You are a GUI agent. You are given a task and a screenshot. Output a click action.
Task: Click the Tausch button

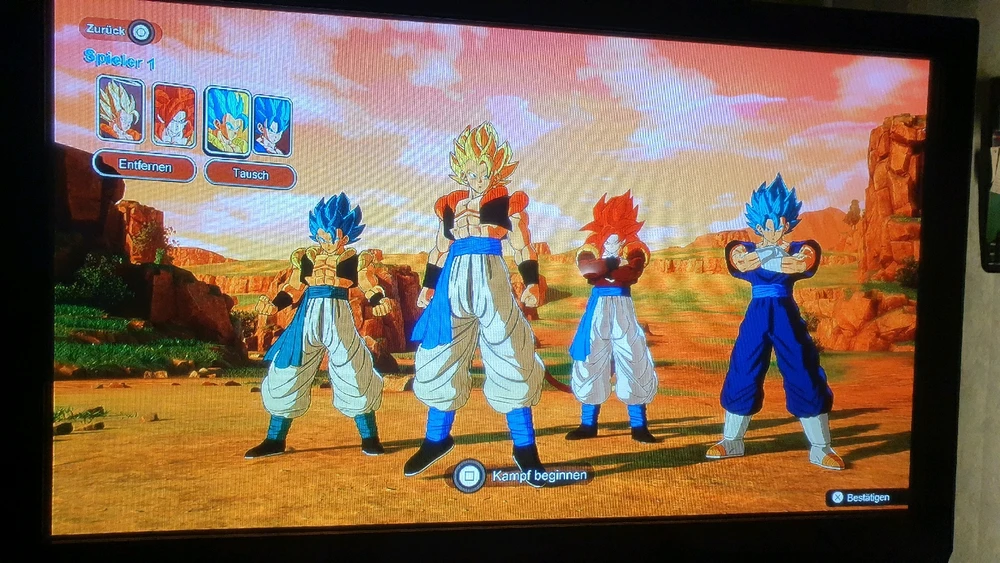[x=251, y=174]
